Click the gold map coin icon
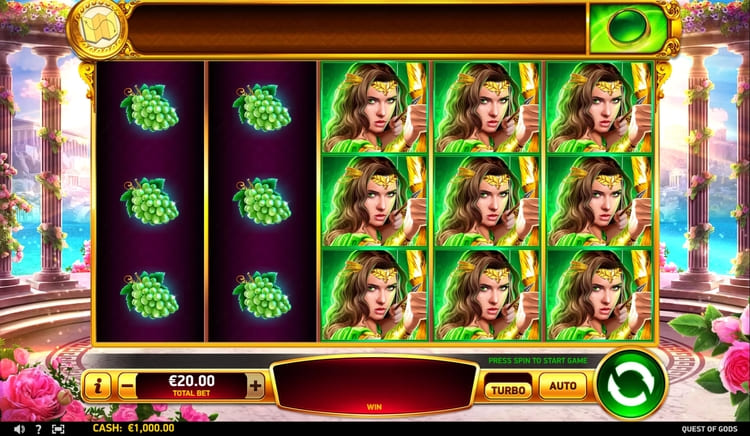750x436 pixels. 97,31
